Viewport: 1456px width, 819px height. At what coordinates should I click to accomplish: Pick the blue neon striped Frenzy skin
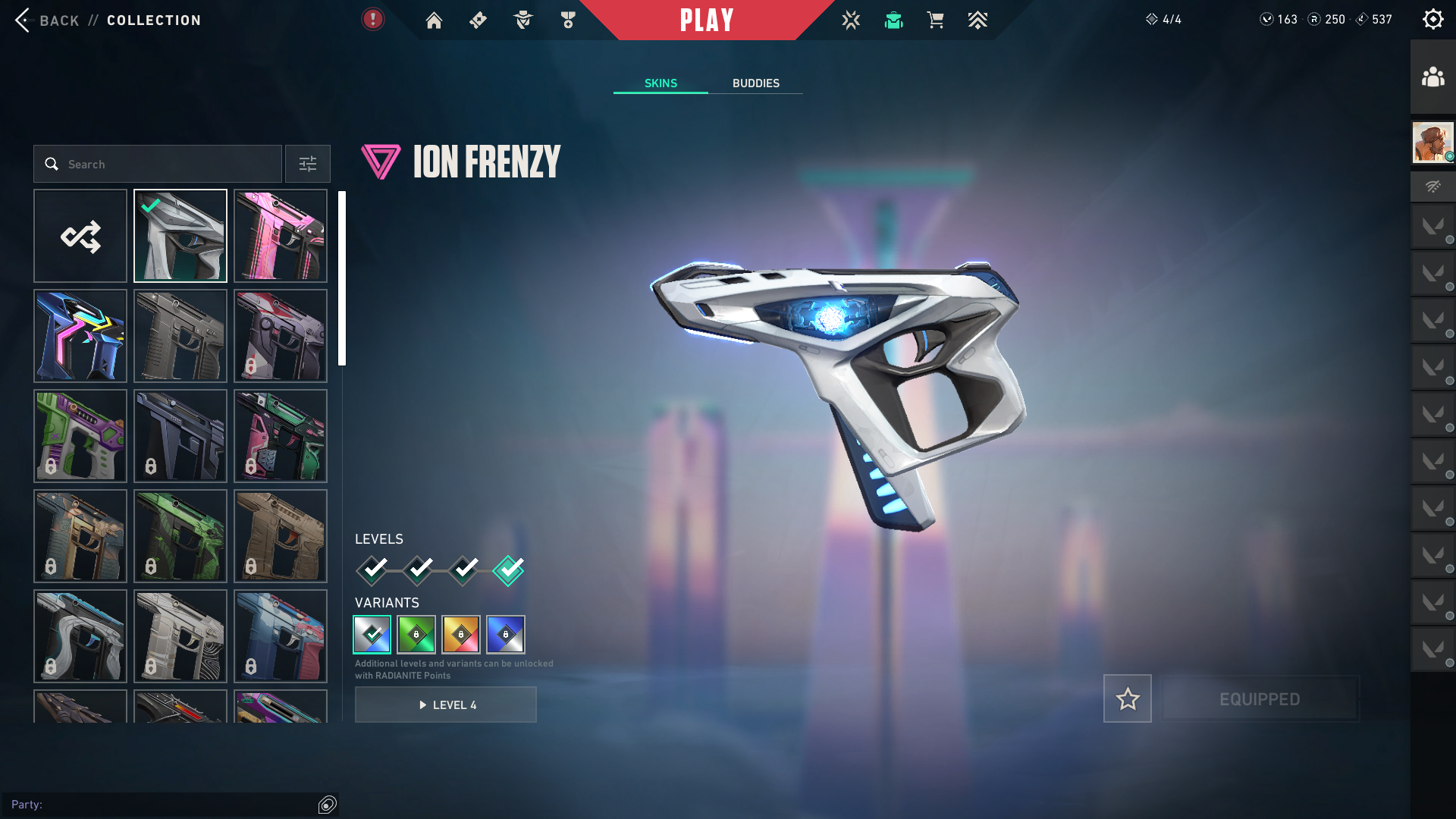(80, 336)
